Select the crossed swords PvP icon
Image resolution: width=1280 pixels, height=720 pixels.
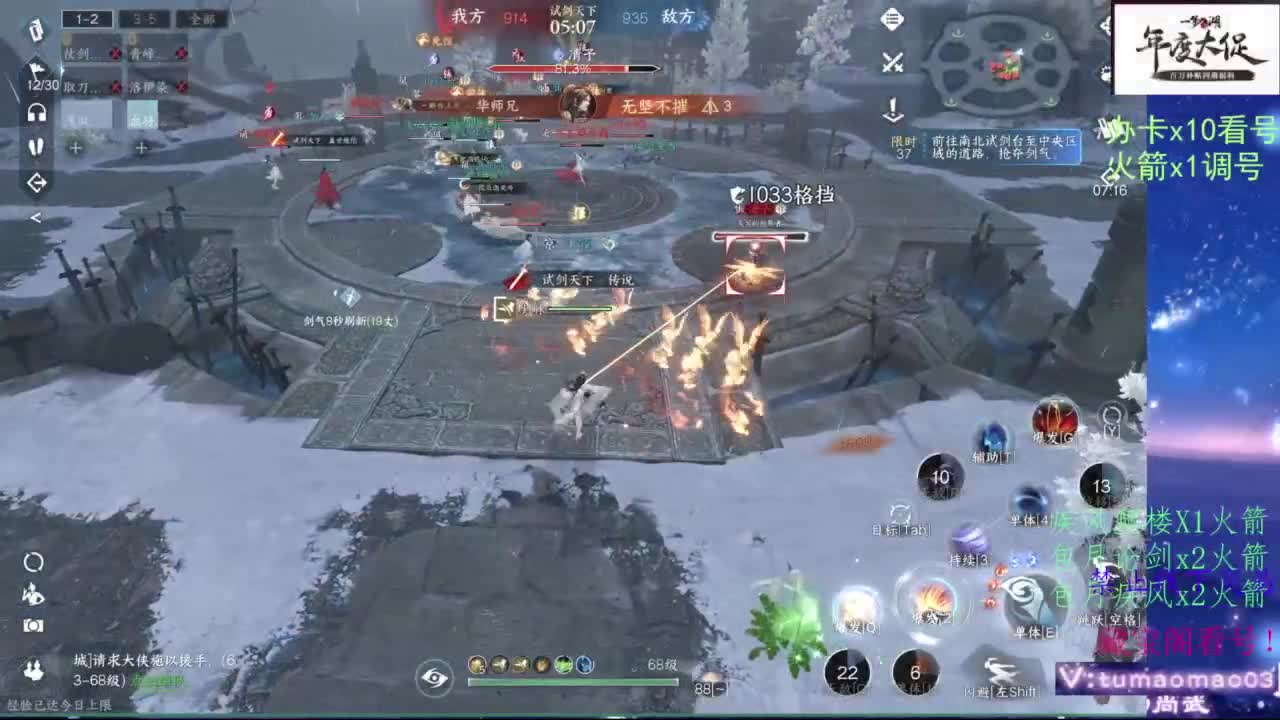(x=892, y=62)
